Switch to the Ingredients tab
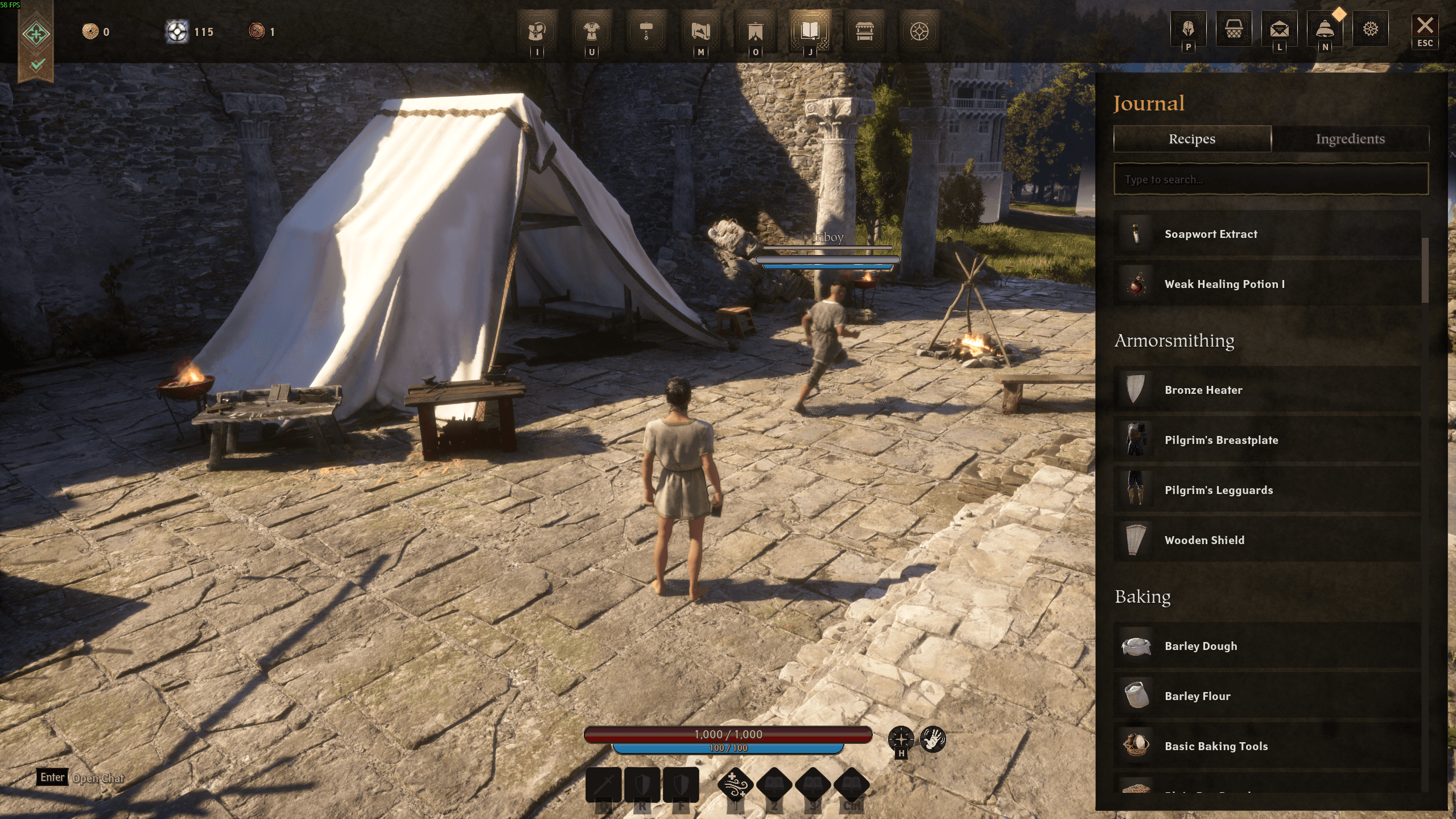Image resolution: width=1456 pixels, height=819 pixels. tap(1350, 139)
